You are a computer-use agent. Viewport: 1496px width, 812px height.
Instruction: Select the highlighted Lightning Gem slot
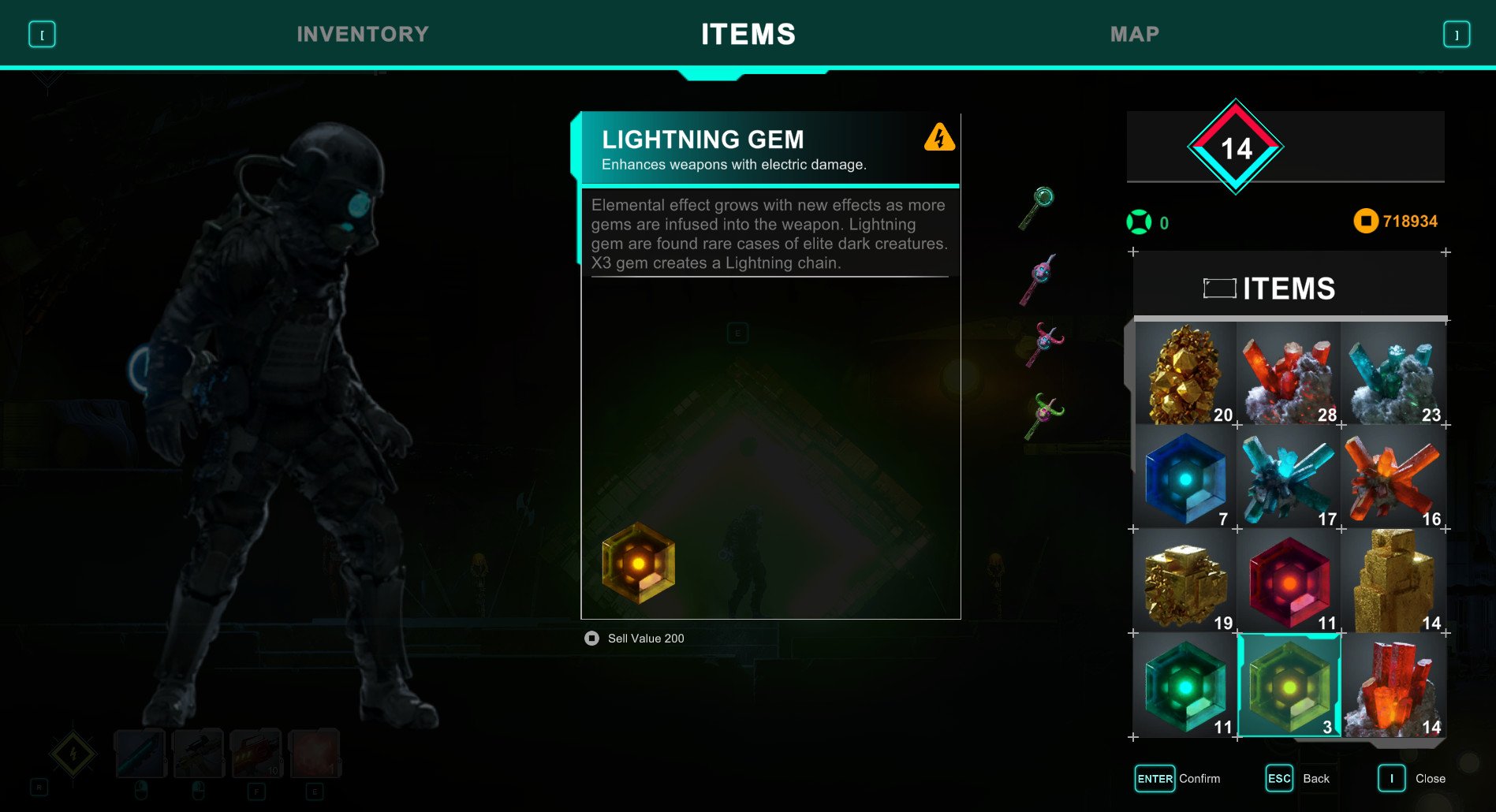pos(1289,686)
